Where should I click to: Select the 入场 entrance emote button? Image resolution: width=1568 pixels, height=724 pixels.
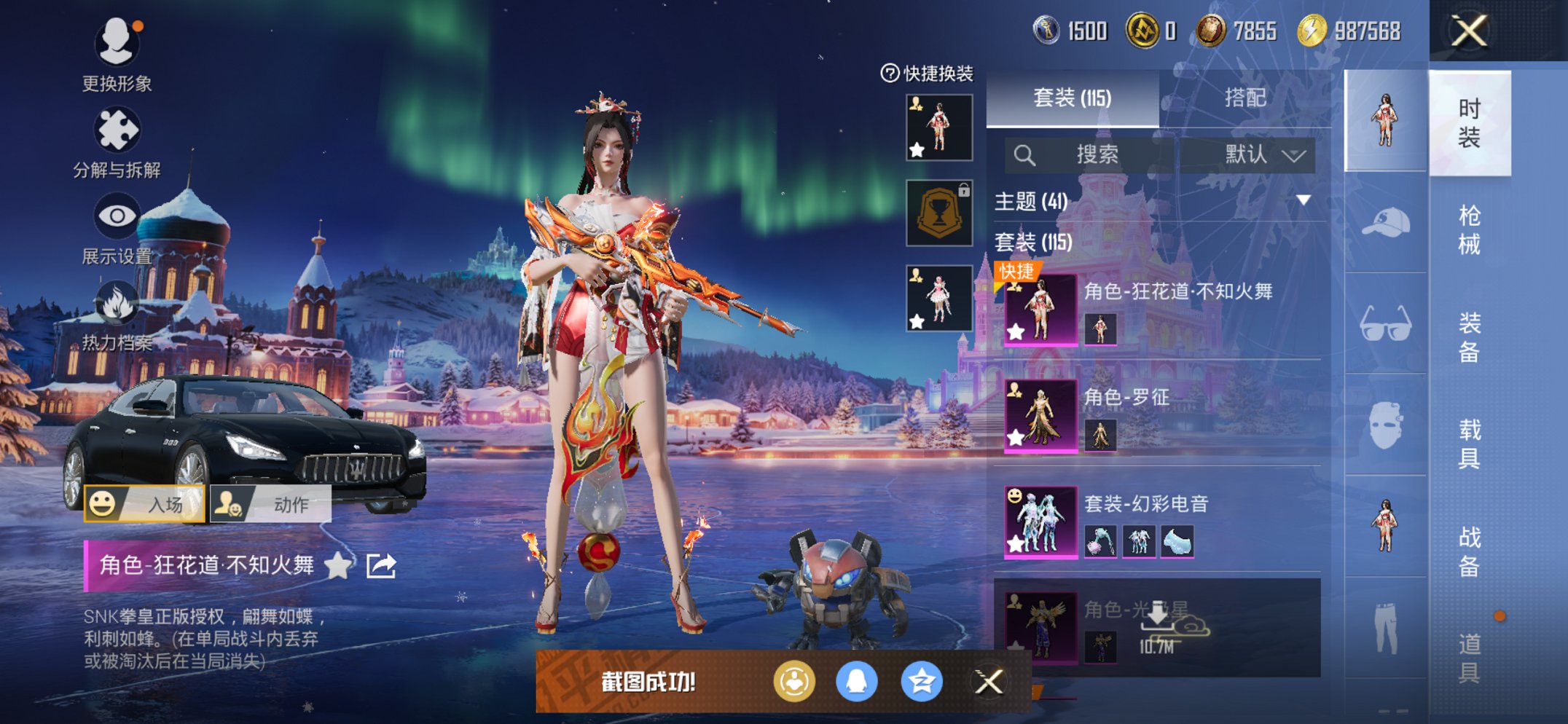coord(144,504)
